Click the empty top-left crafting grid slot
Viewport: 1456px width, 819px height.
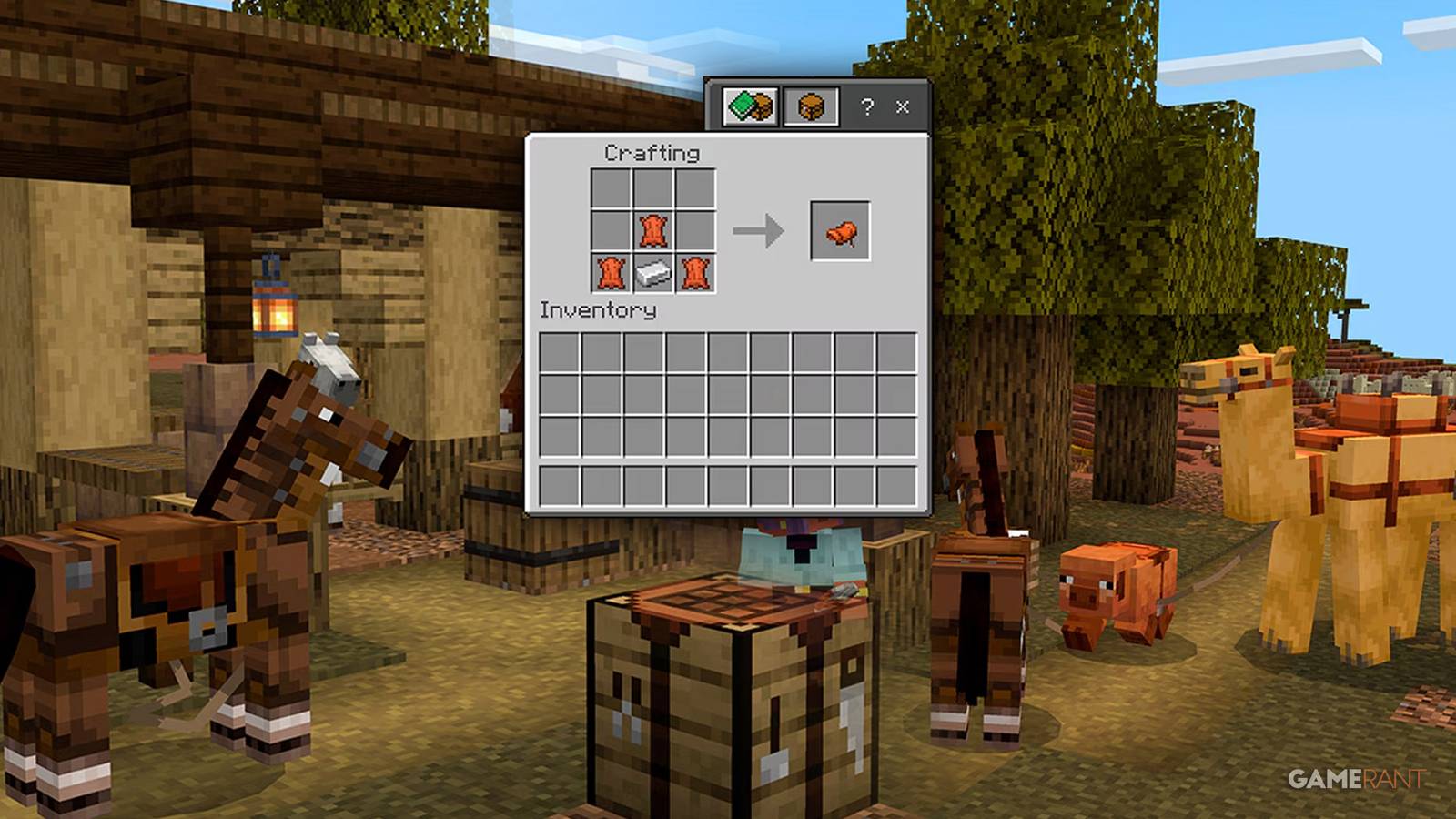click(611, 188)
